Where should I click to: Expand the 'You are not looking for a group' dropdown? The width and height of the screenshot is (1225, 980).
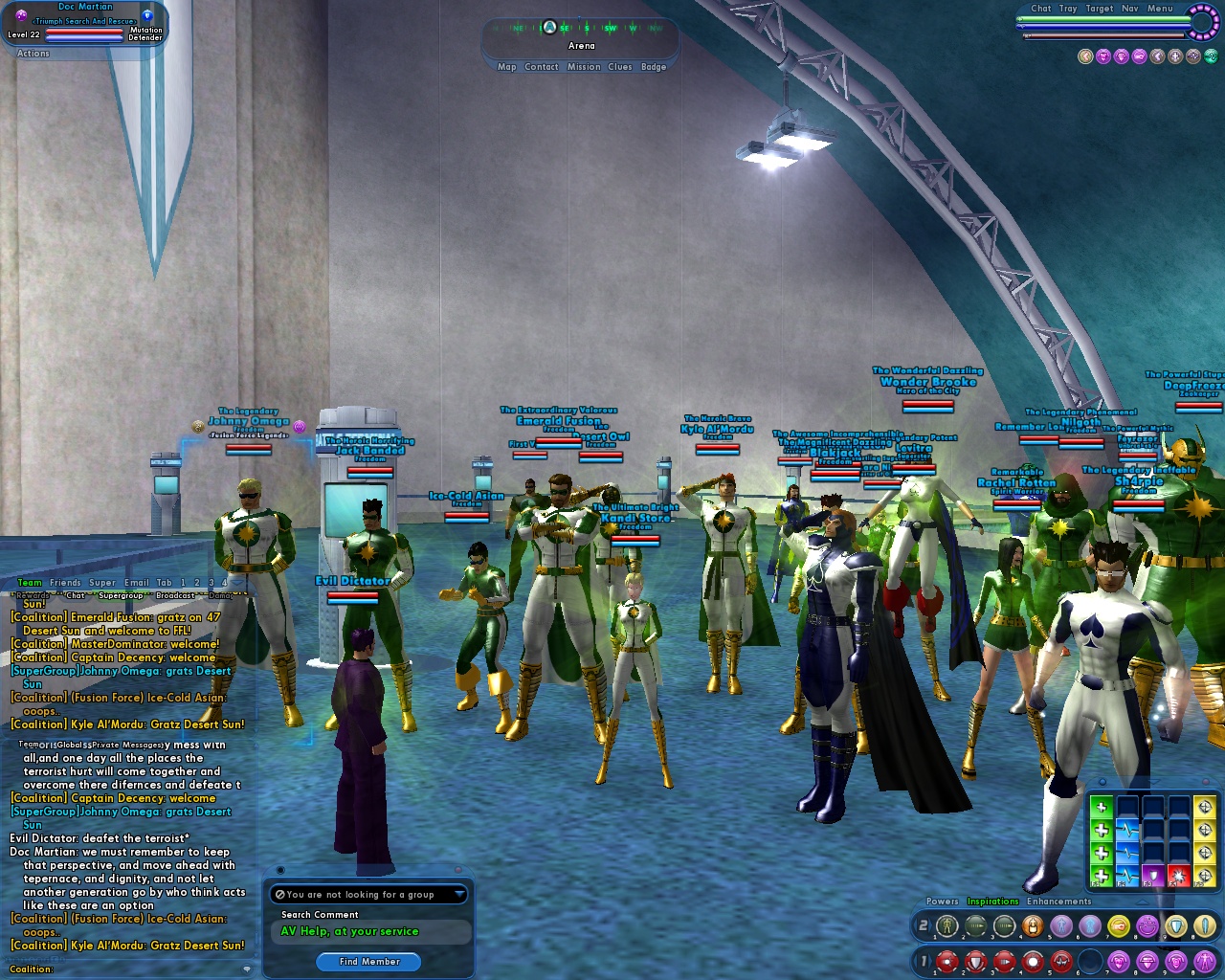click(368, 894)
